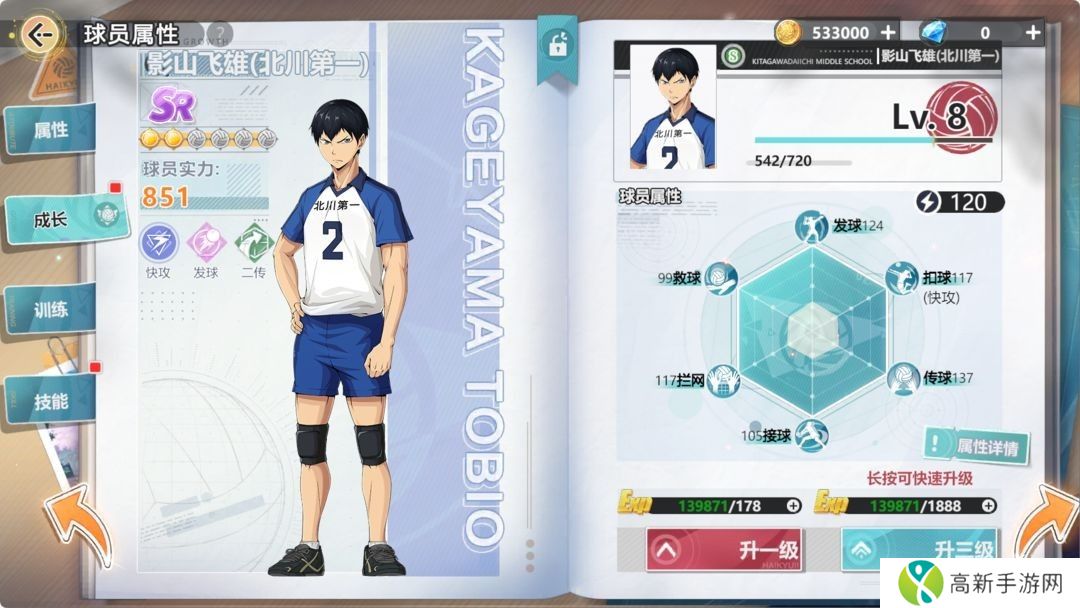Add more diamonds with plus
Image resolution: width=1080 pixels, height=608 pixels.
point(1033,32)
